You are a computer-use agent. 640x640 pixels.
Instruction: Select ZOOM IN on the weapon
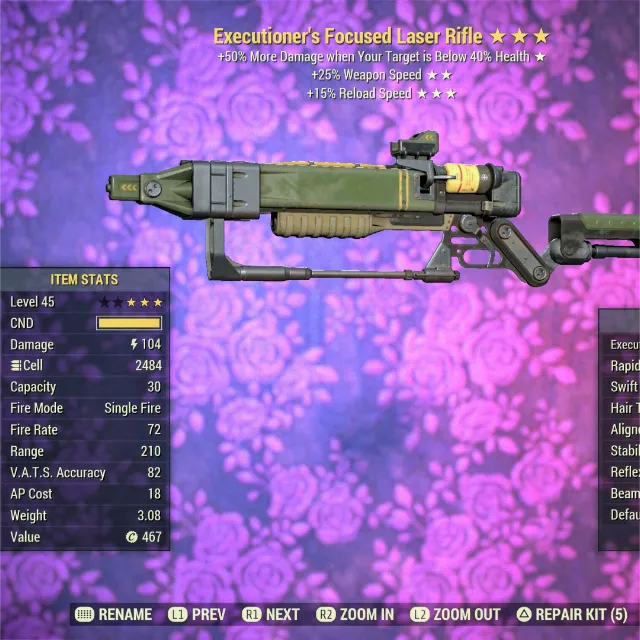(355, 615)
